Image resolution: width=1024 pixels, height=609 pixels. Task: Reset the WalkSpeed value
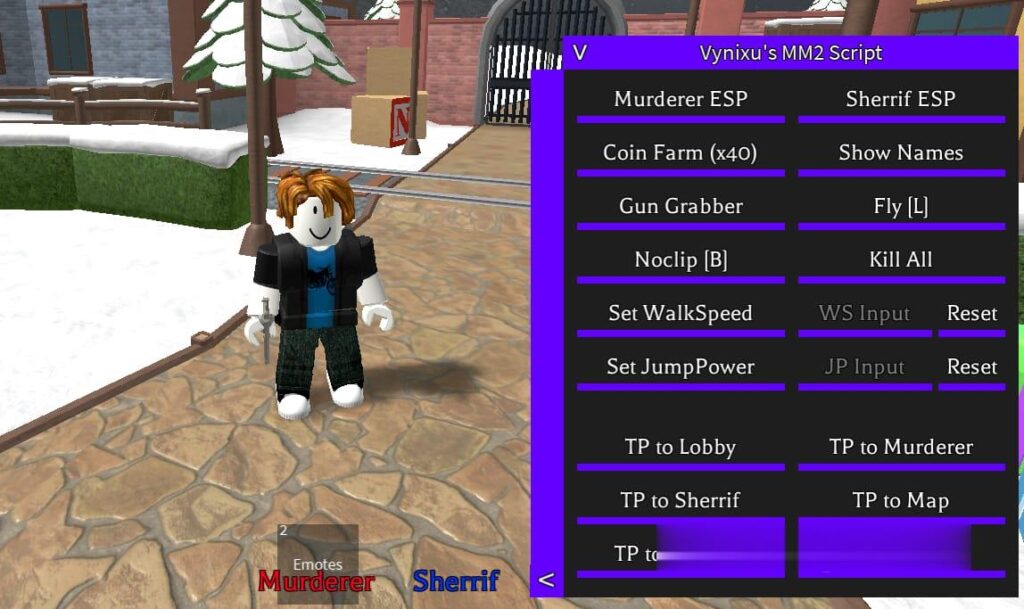971,314
